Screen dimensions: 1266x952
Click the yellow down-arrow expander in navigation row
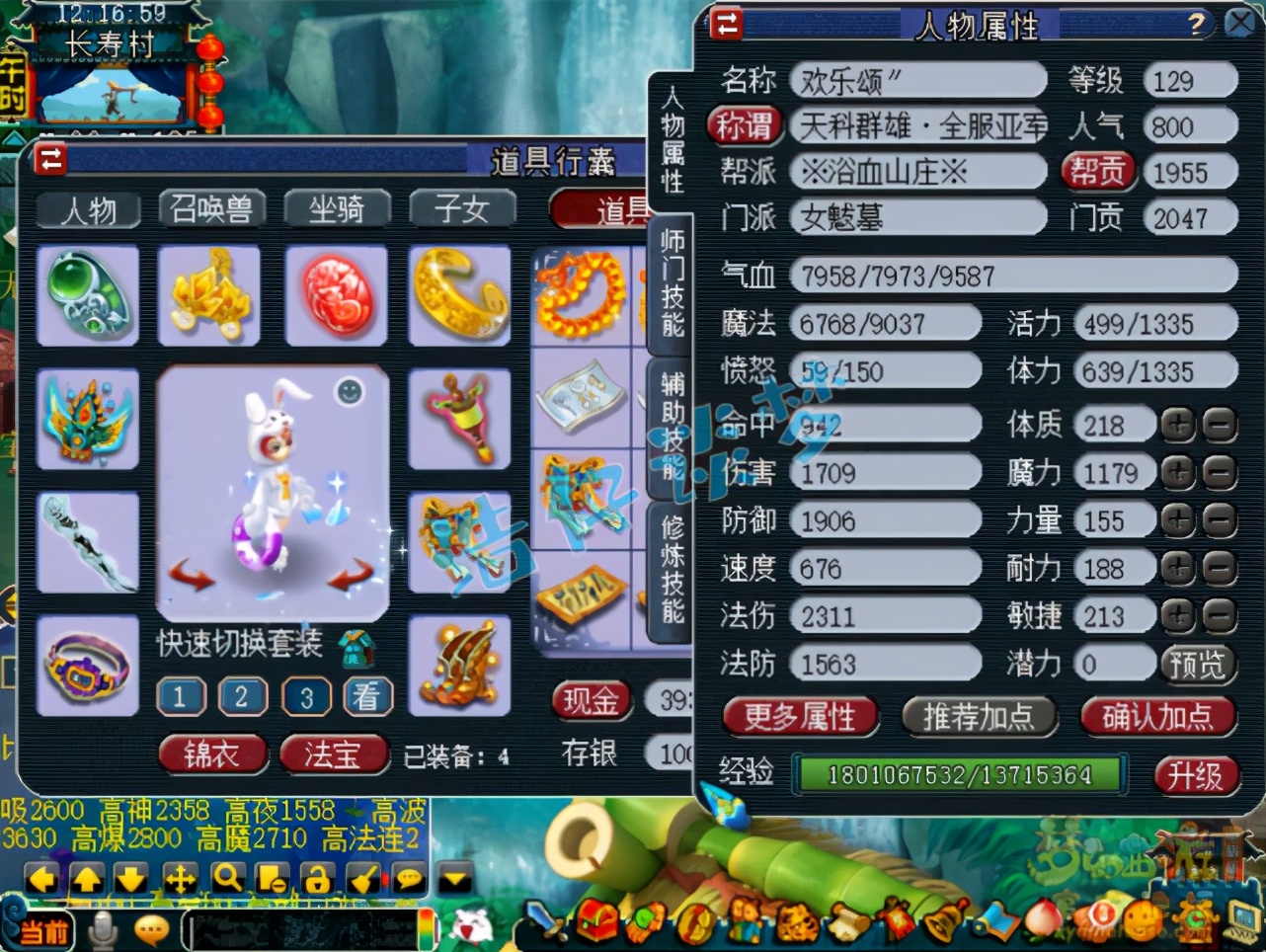pos(452,876)
